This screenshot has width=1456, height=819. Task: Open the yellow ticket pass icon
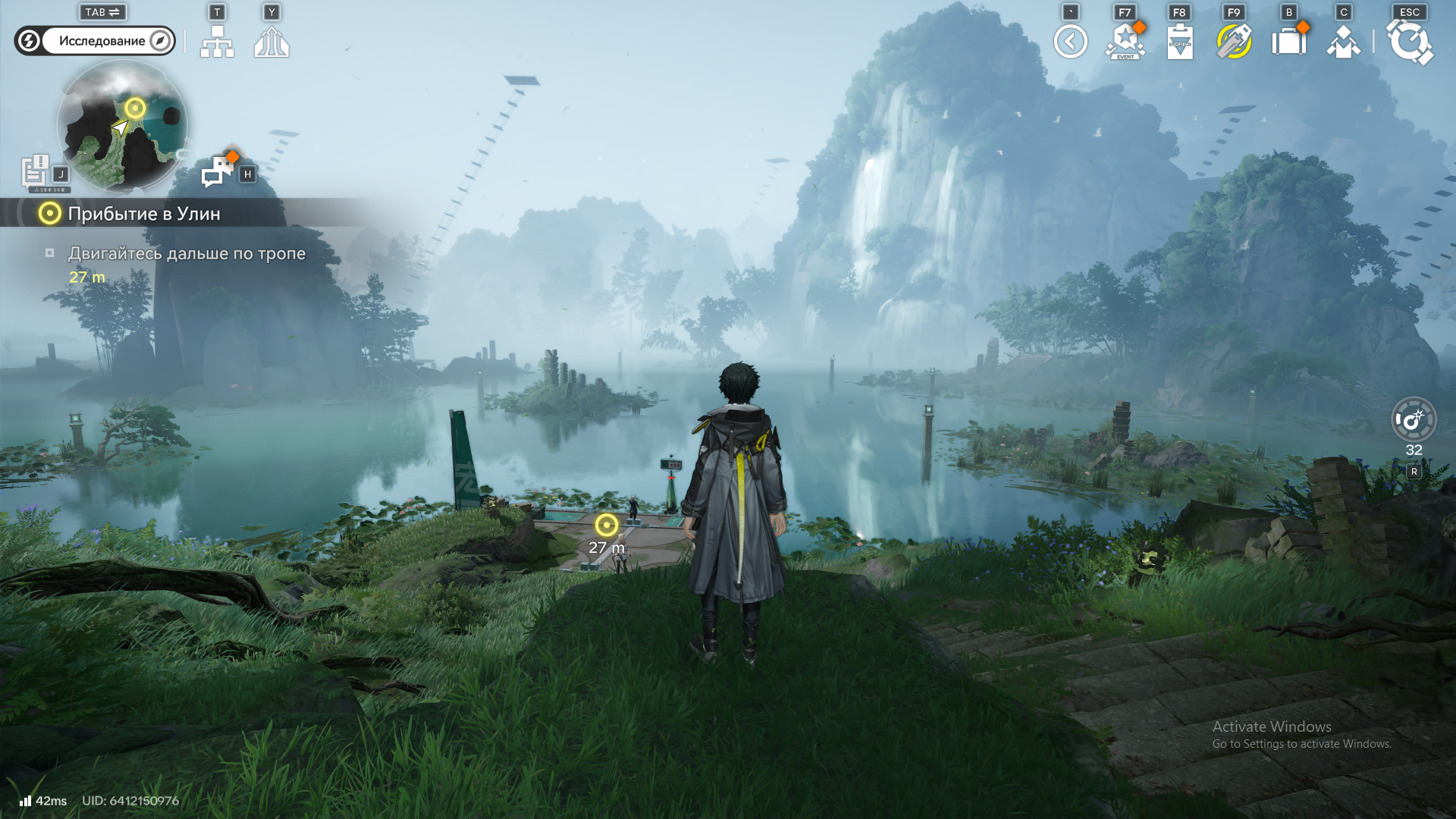pyautogui.click(x=1234, y=42)
